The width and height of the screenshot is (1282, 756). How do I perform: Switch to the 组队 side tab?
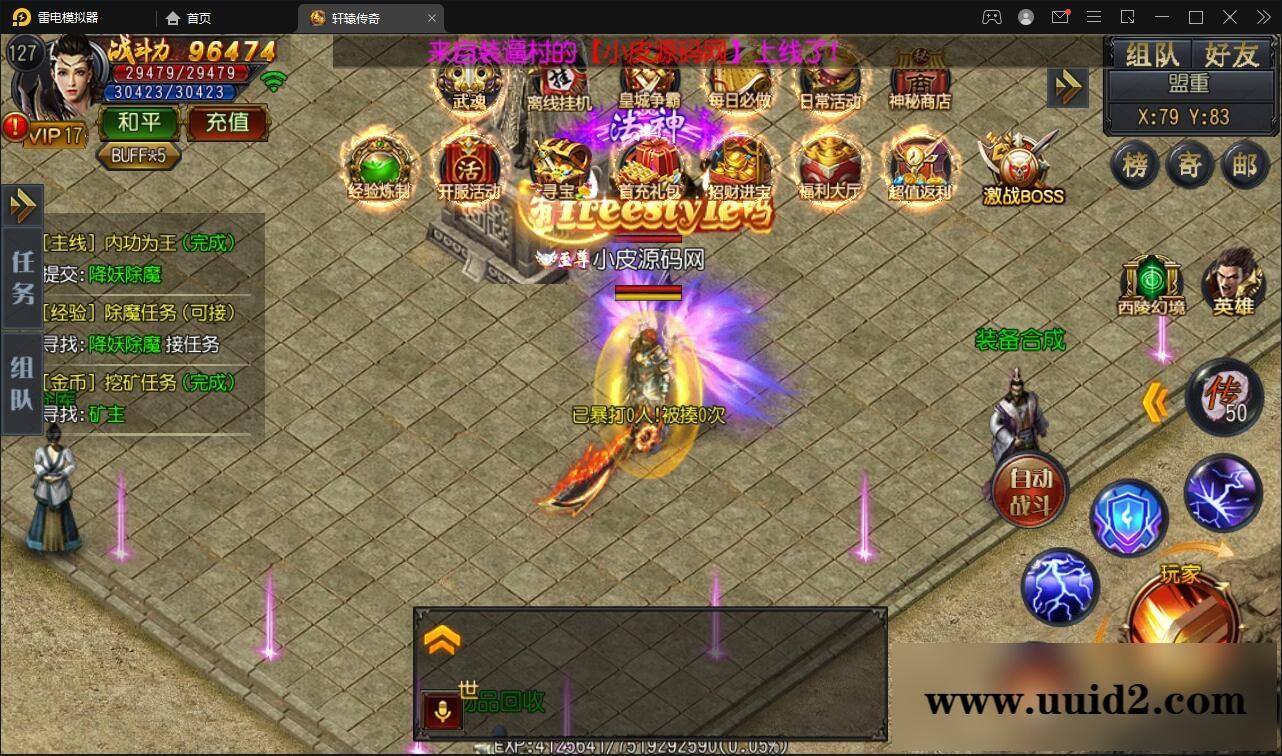(22, 378)
